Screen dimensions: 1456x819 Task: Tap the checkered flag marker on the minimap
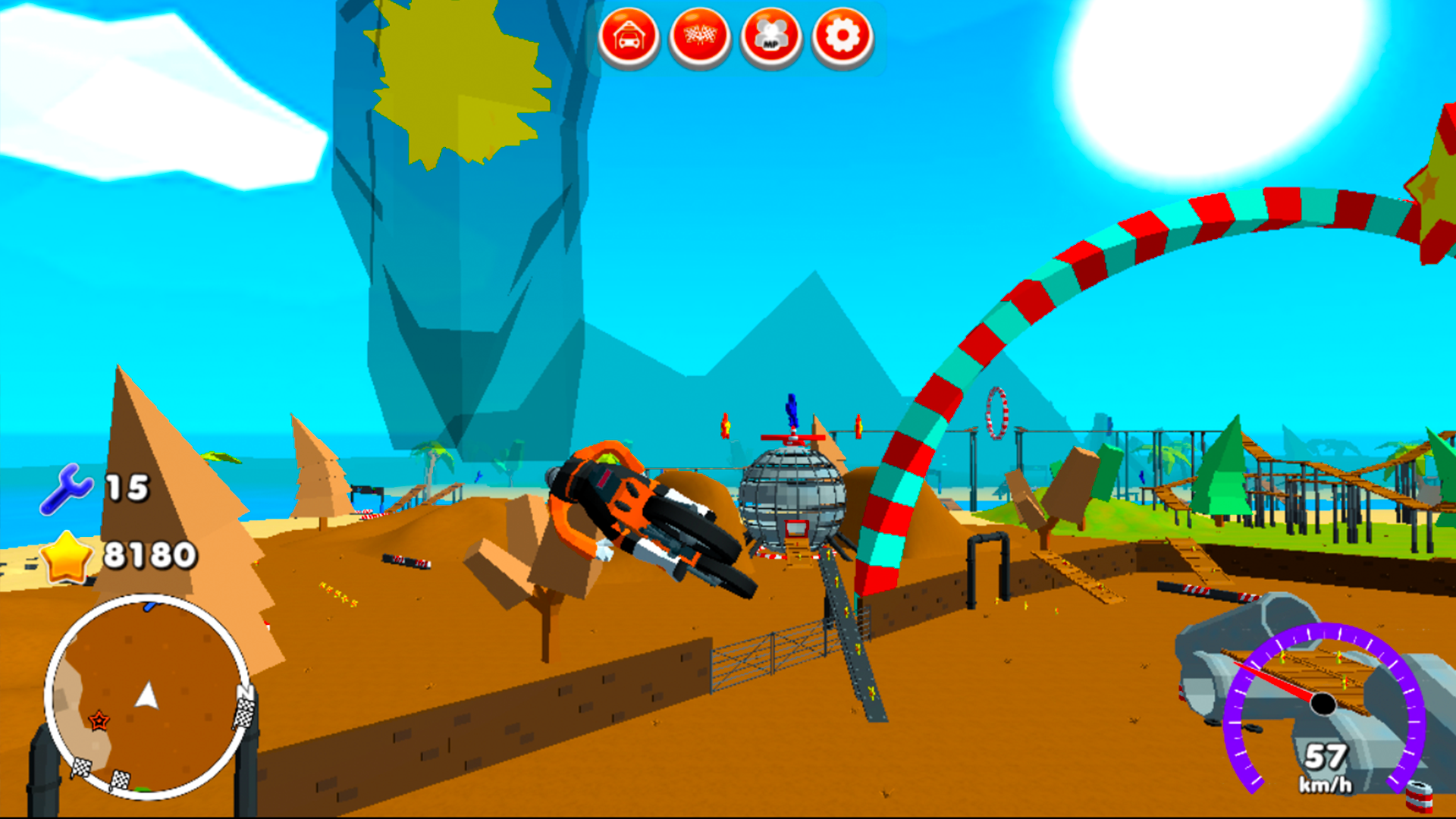click(244, 713)
